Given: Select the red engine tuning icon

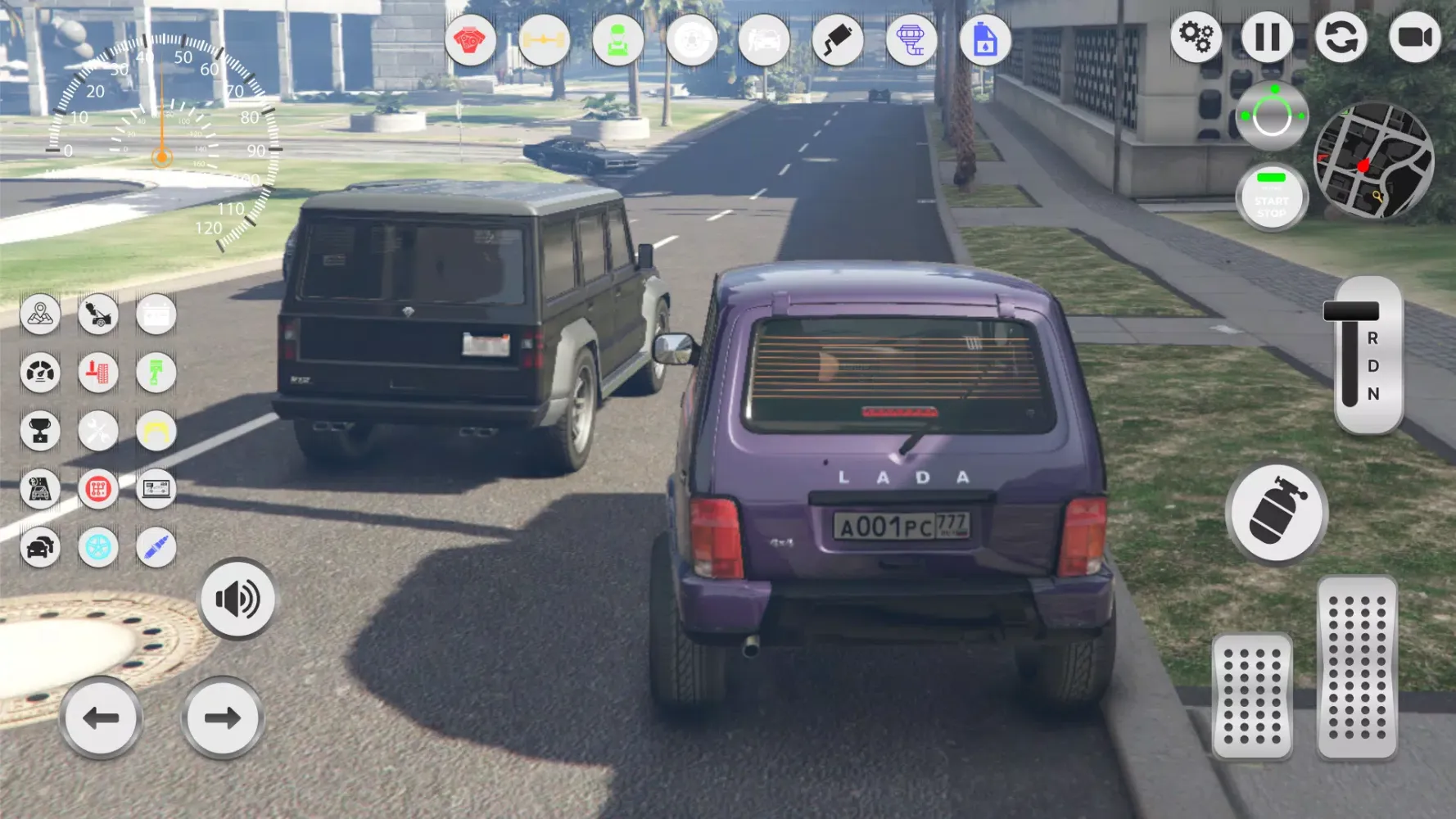Looking at the screenshot, I should 470,39.
